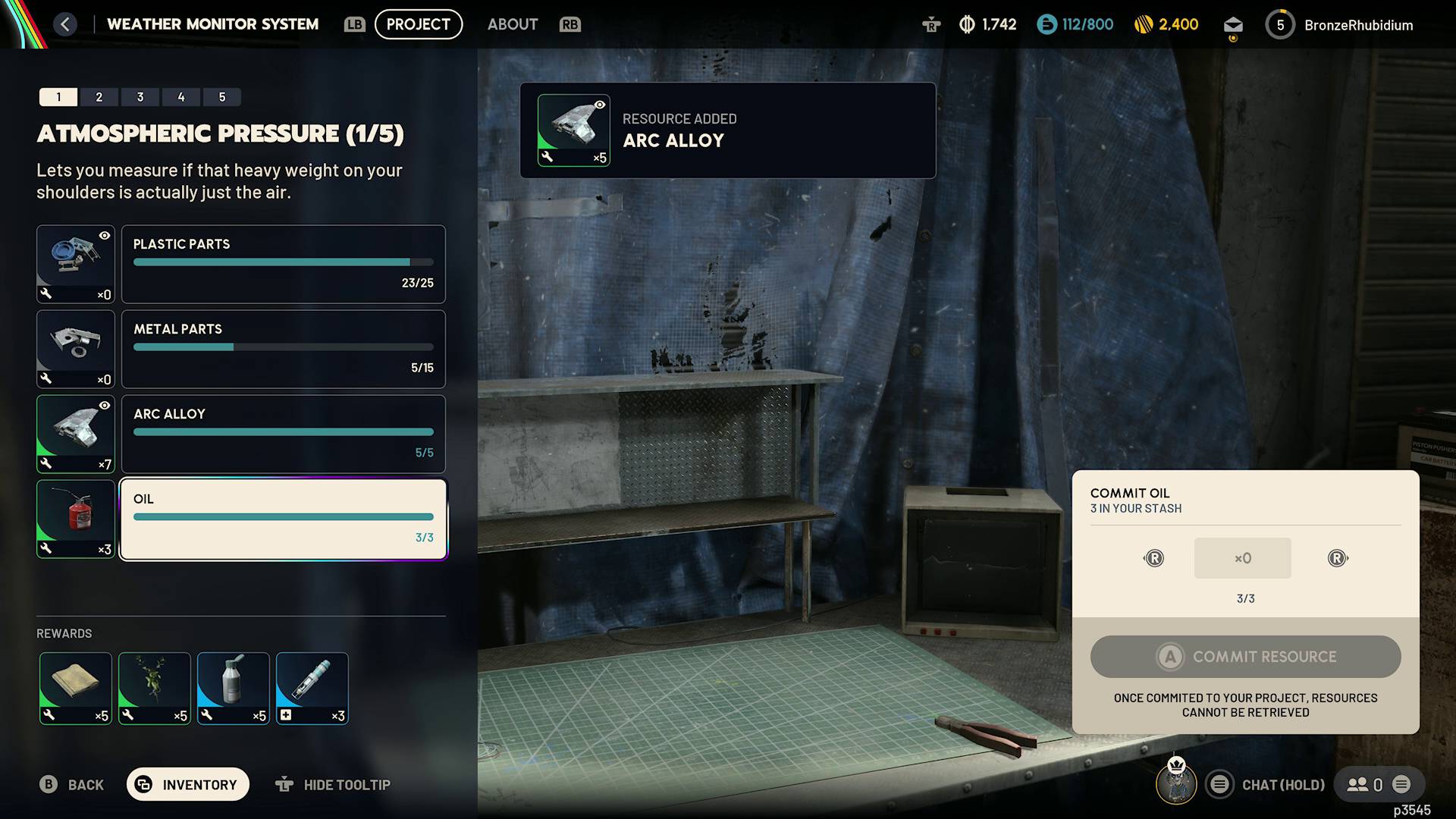The image size is (1456, 819).
Task: Select project stage 4
Action: [181, 97]
